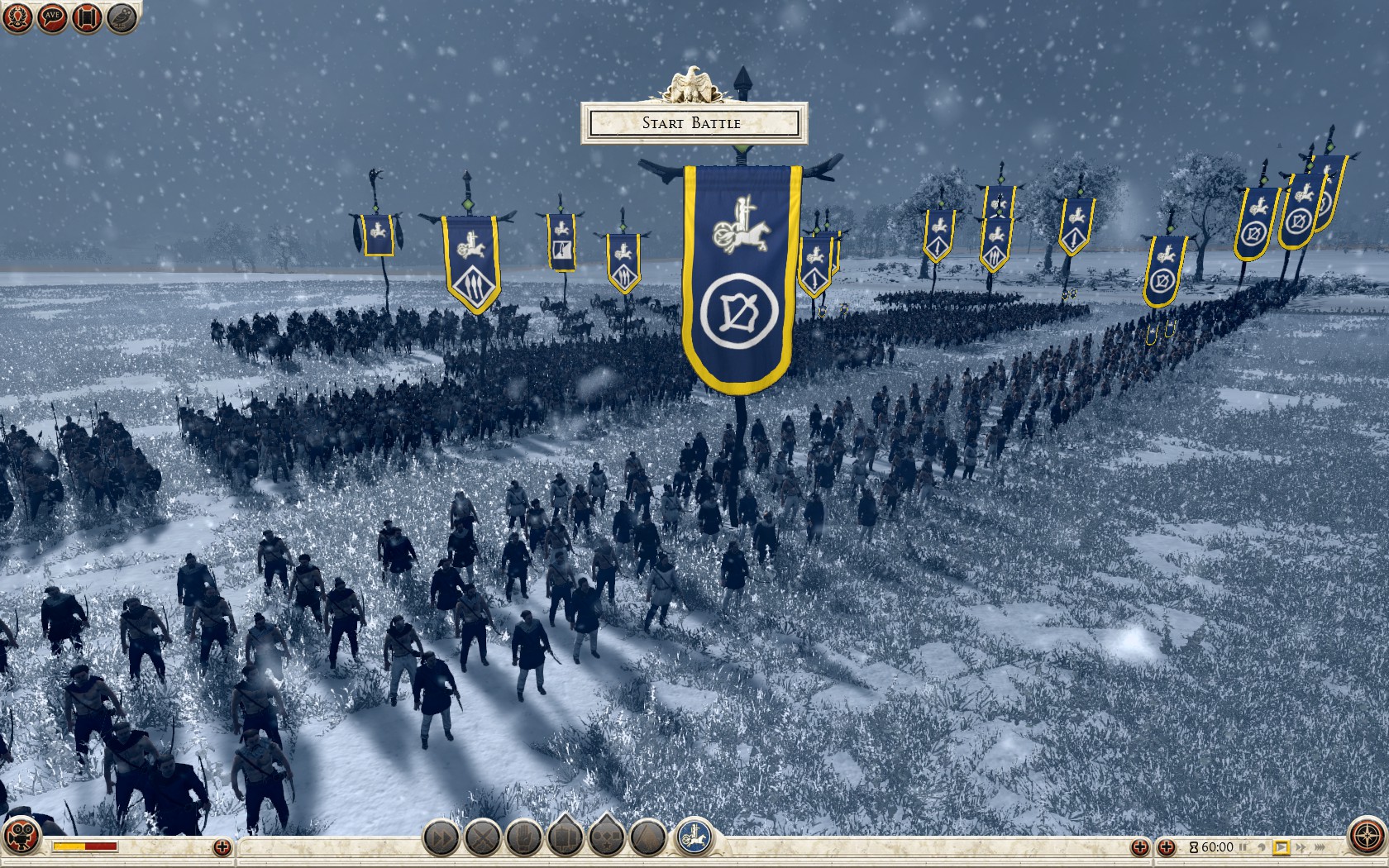Click the grey owl advisor icon
This screenshot has width=1389, height=868.
point(122,17)
